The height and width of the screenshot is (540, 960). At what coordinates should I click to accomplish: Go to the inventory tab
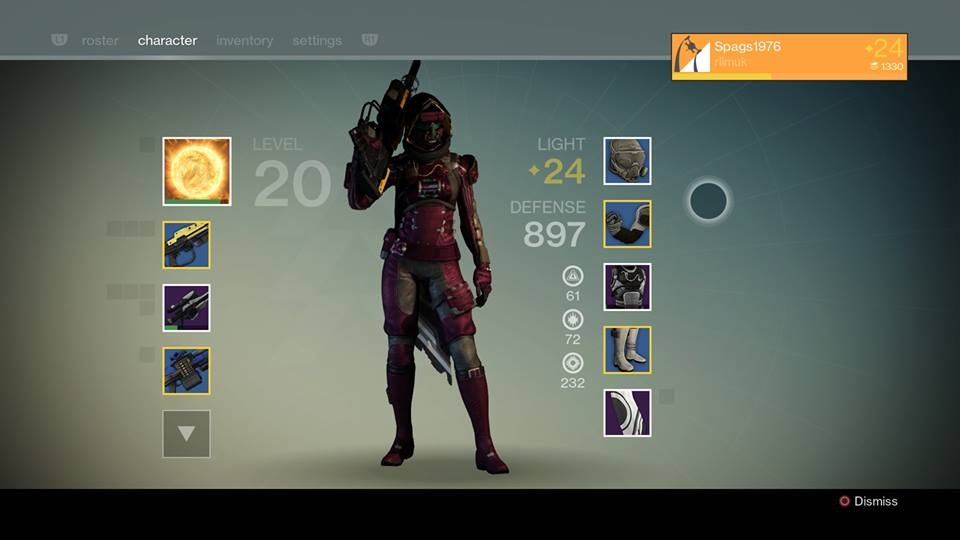244,41
